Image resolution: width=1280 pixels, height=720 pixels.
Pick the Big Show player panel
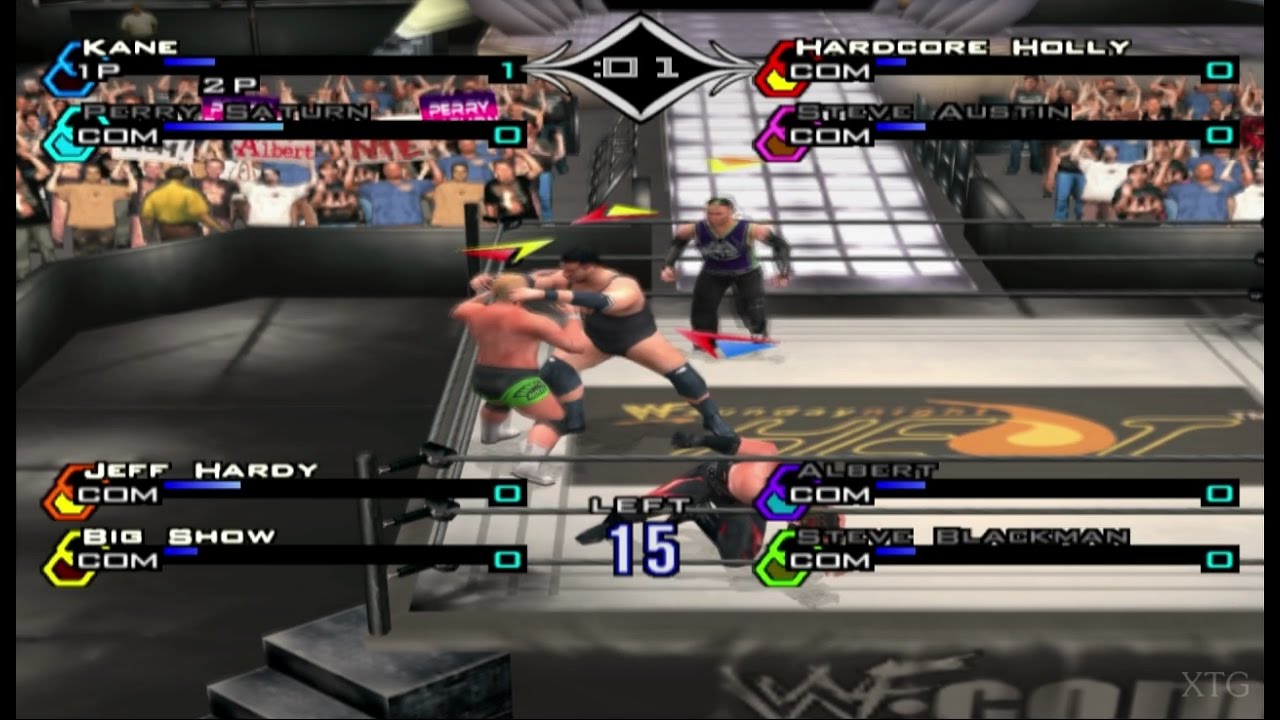[x=285, y=556]
